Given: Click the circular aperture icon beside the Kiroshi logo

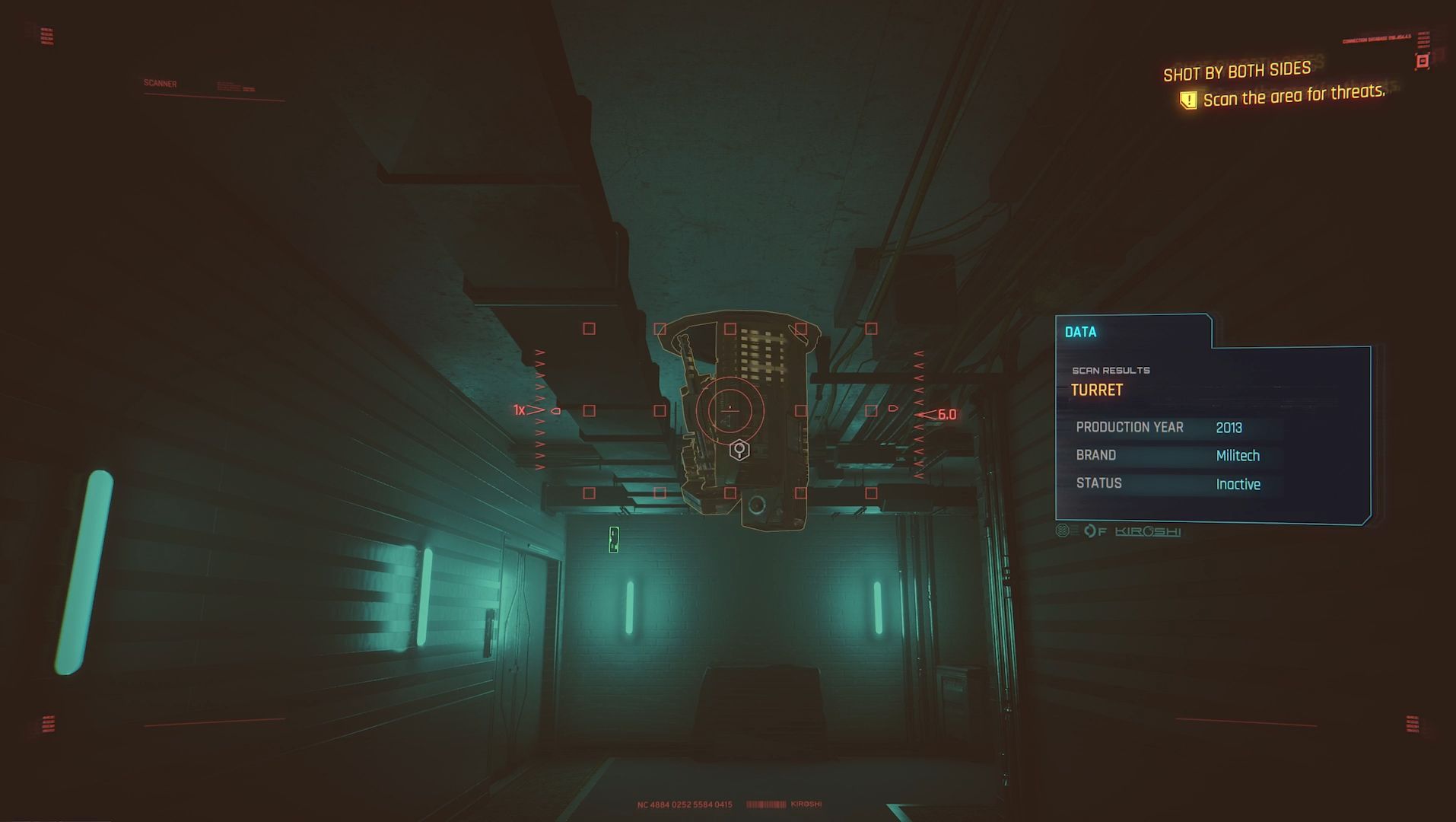Looking at the screenshot, I should click(x=1092, y=531).
